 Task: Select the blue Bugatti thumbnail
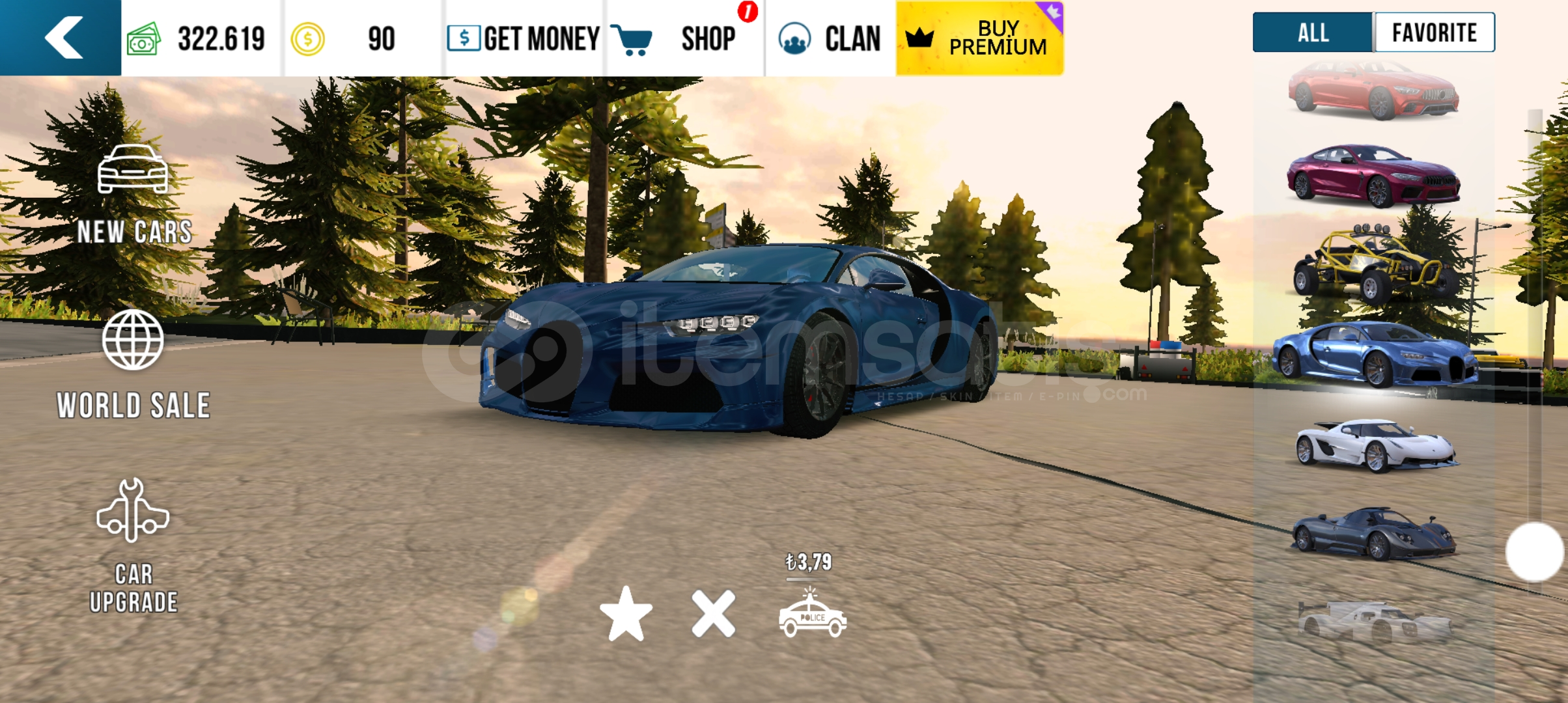coord(1374,355)
